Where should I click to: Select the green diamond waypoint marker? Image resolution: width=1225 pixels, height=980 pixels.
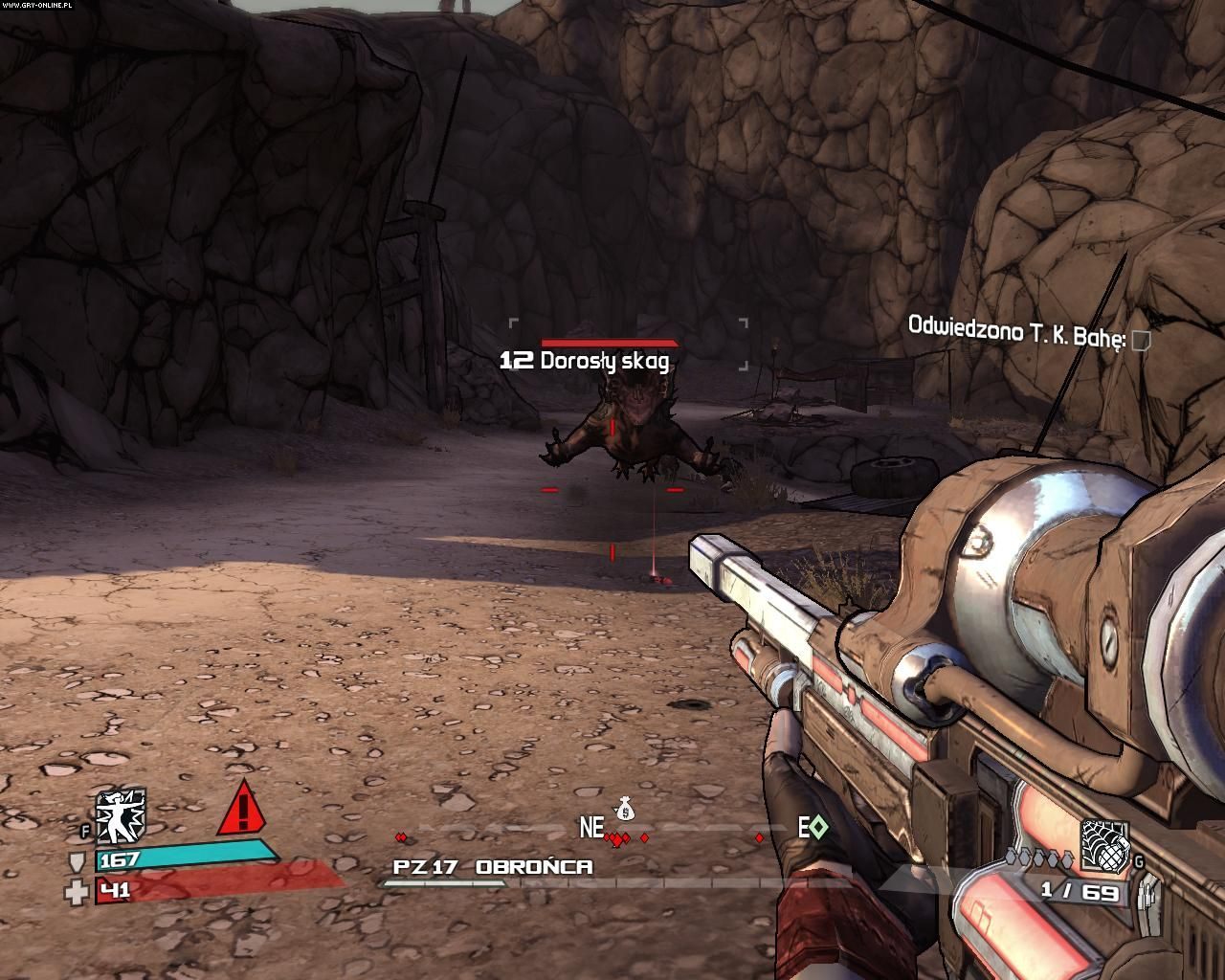click(x=819, y=829)
